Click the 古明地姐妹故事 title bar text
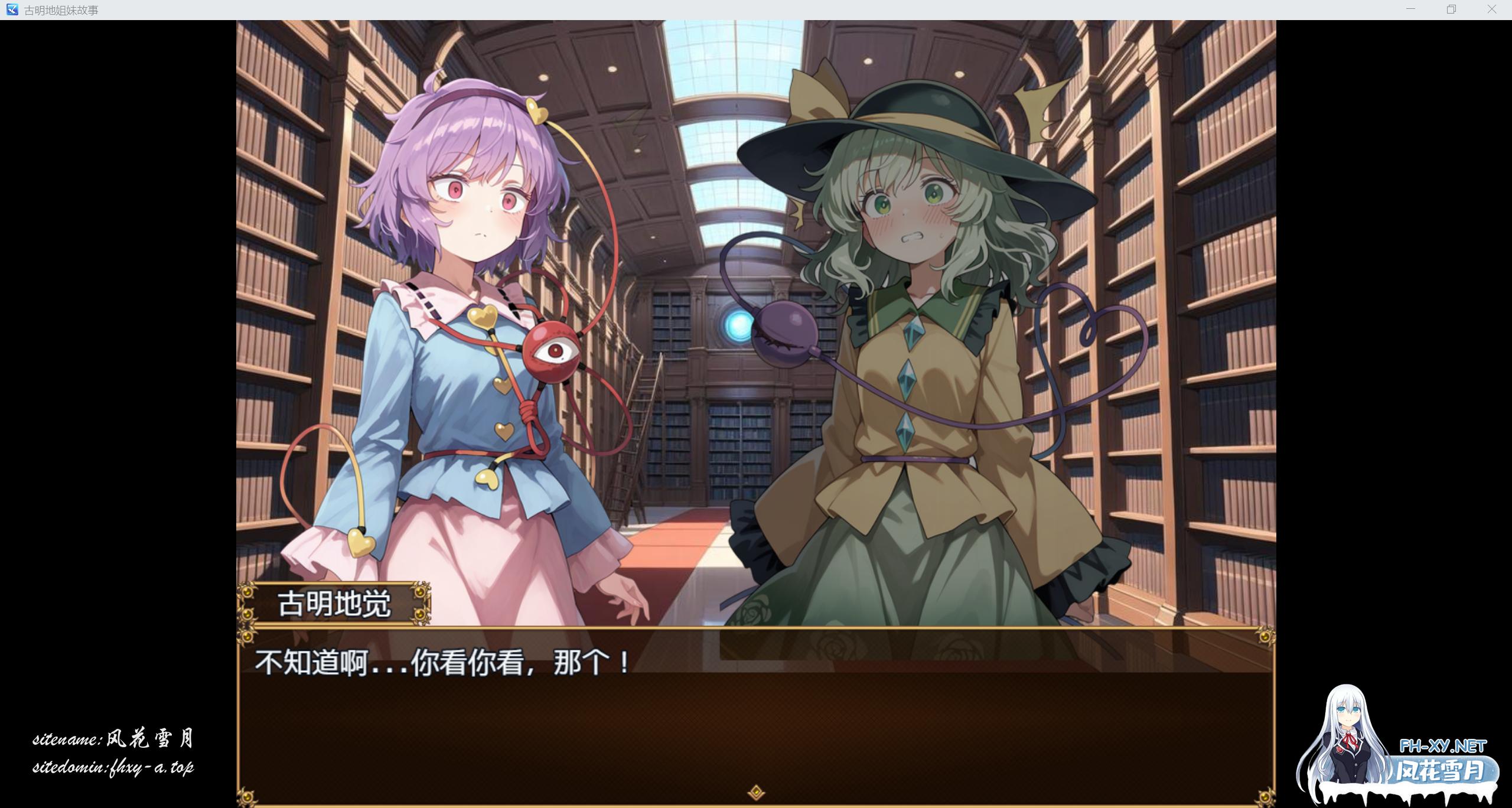The height and width of the screenshot is (808, 1512). click(59, 9)
